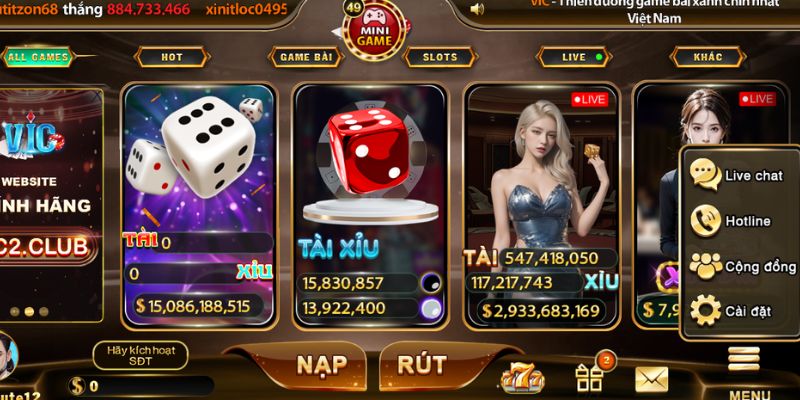Open Cài đặt settings
The height and width of the screenshot is (400, 800).
[740, 312]
